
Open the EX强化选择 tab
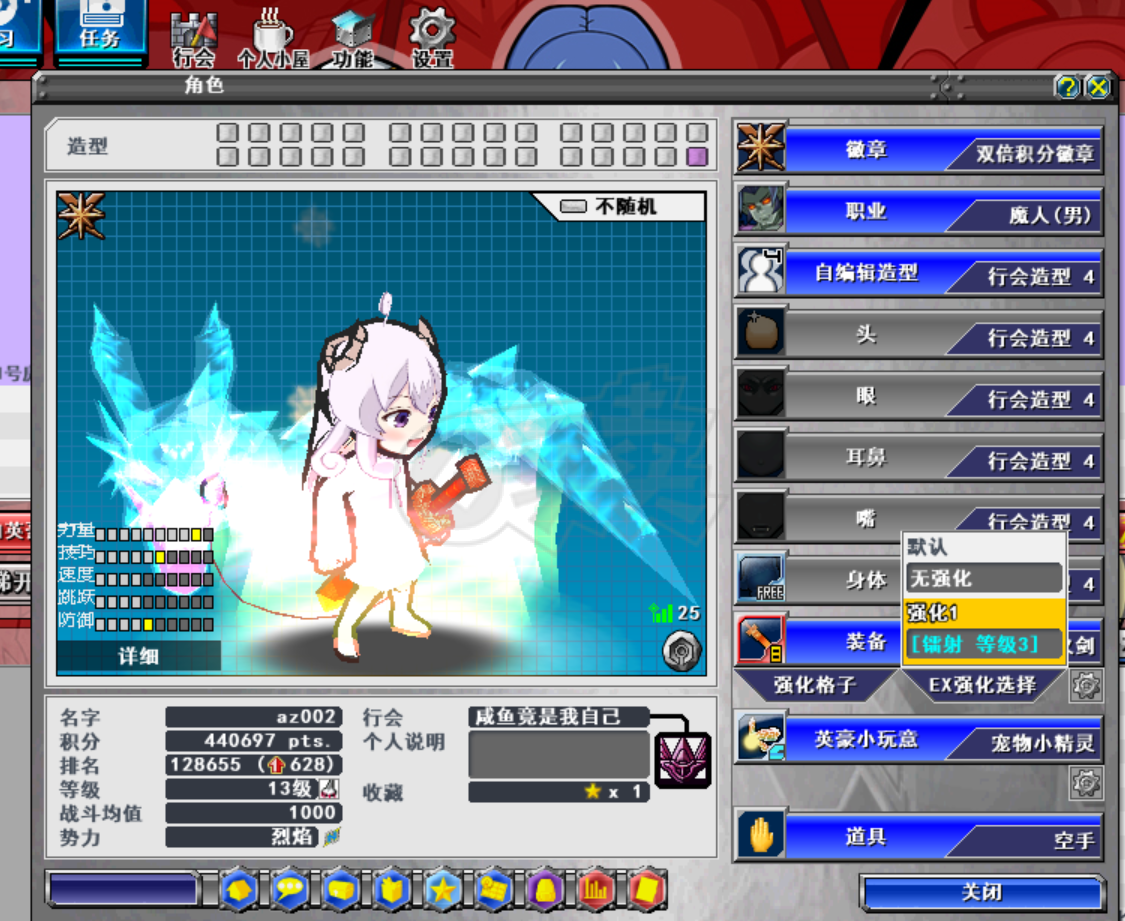coord(981,686)
